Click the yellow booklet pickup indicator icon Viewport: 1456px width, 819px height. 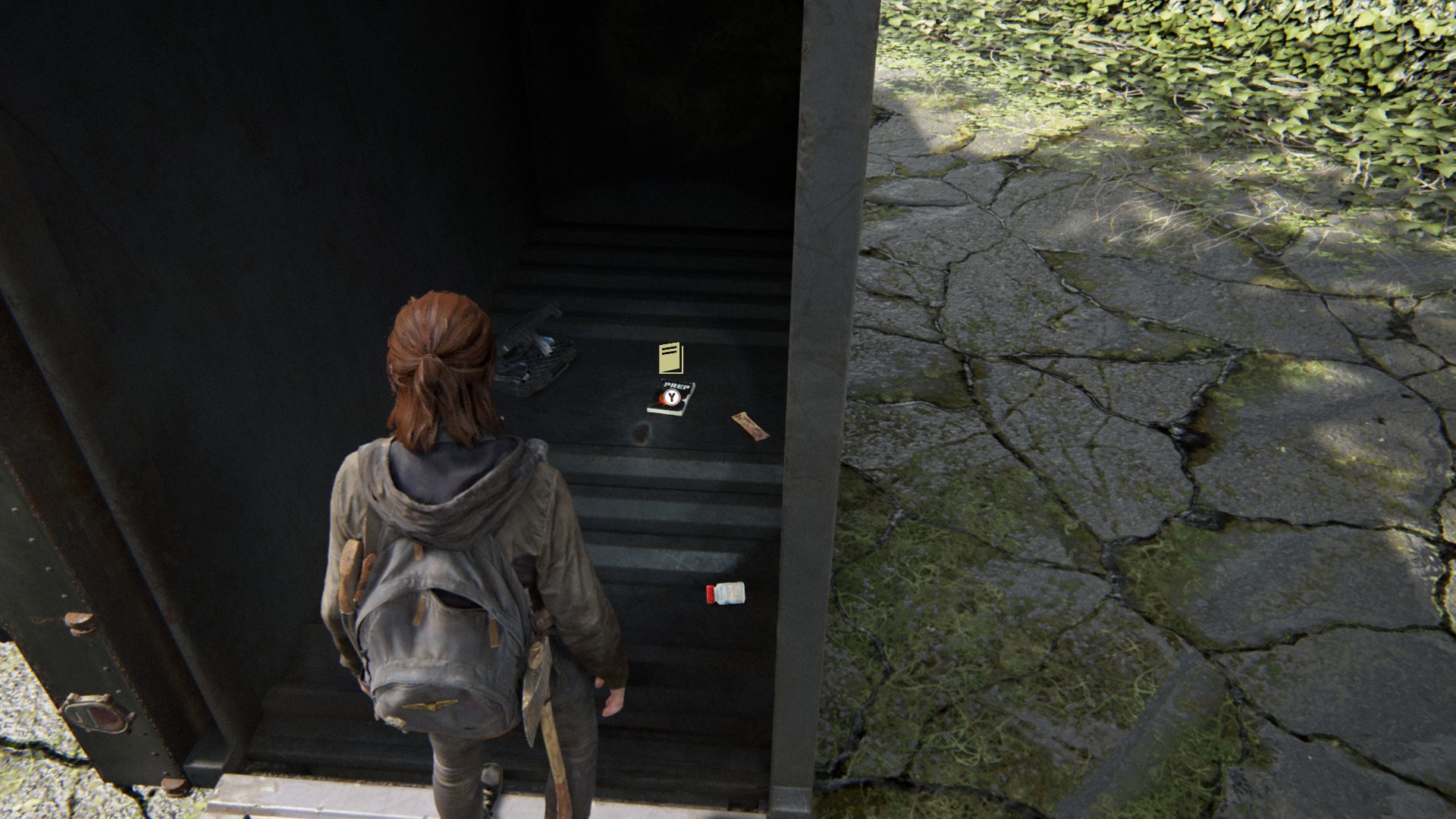point(671,358)
